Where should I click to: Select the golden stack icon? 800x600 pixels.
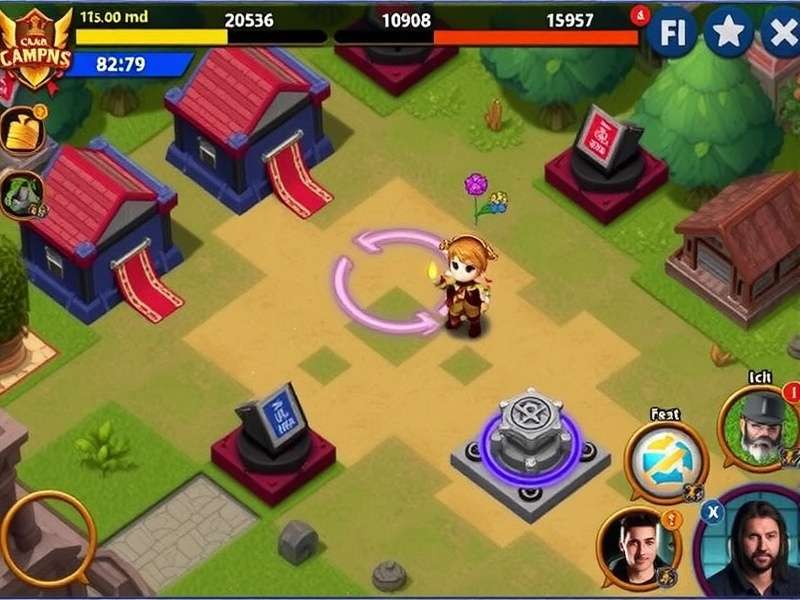pos(22,130)
